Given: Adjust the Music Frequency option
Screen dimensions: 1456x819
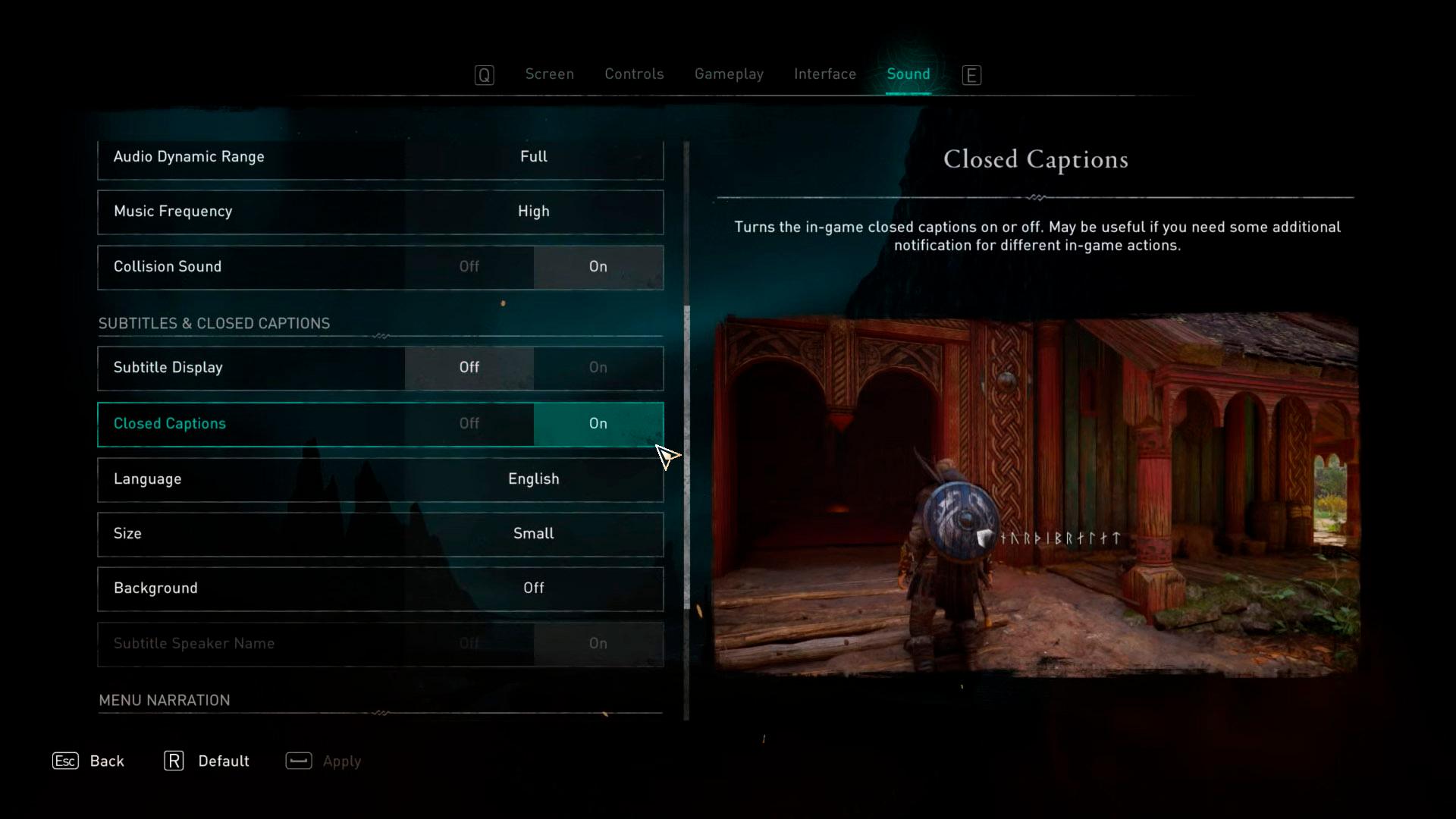Looking at the screenshot, I should pos(533,212).
